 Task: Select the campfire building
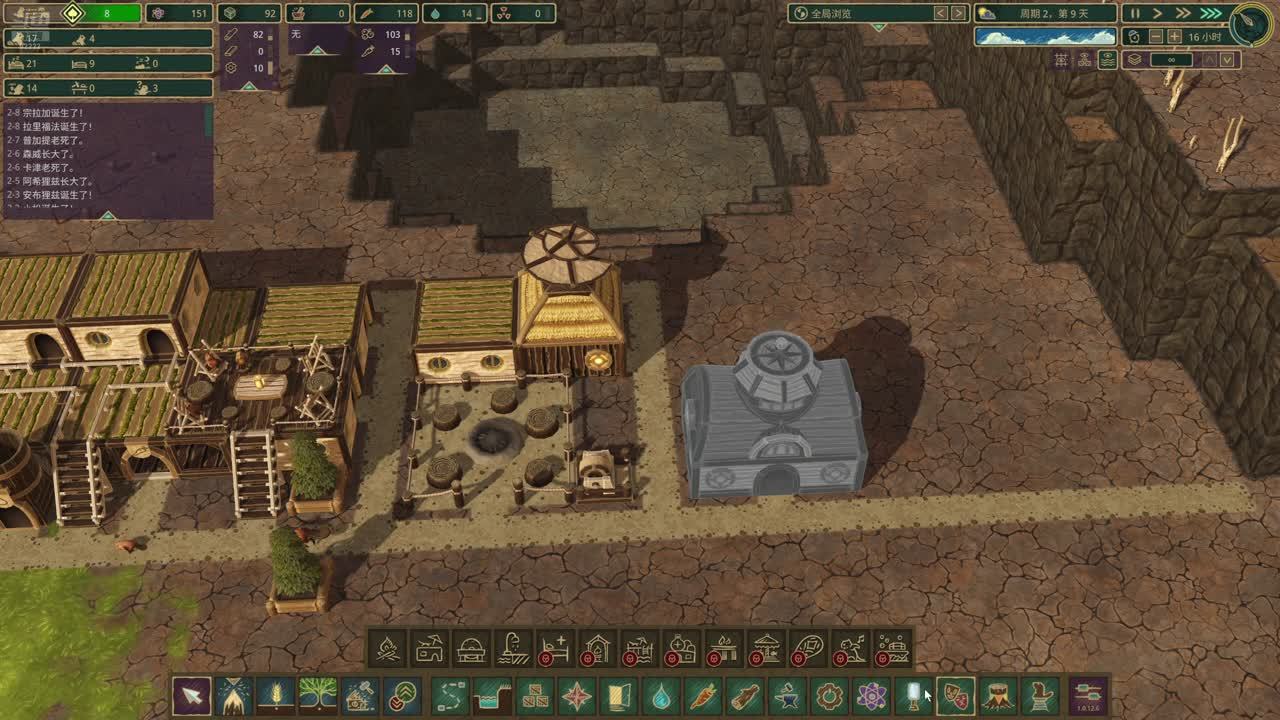[x=387, y=650]
